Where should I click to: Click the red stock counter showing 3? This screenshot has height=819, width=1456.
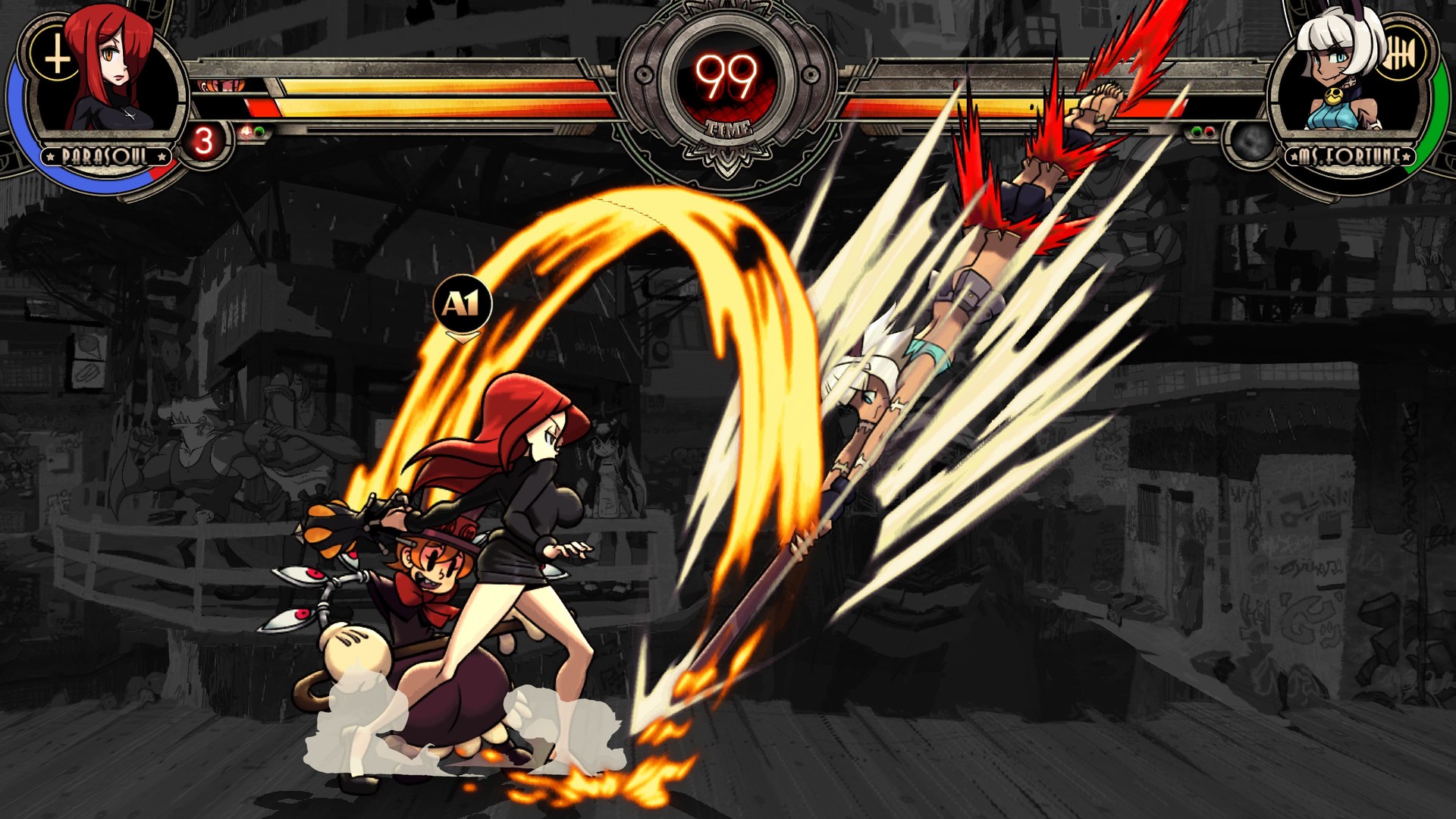[x=205, y=140]
